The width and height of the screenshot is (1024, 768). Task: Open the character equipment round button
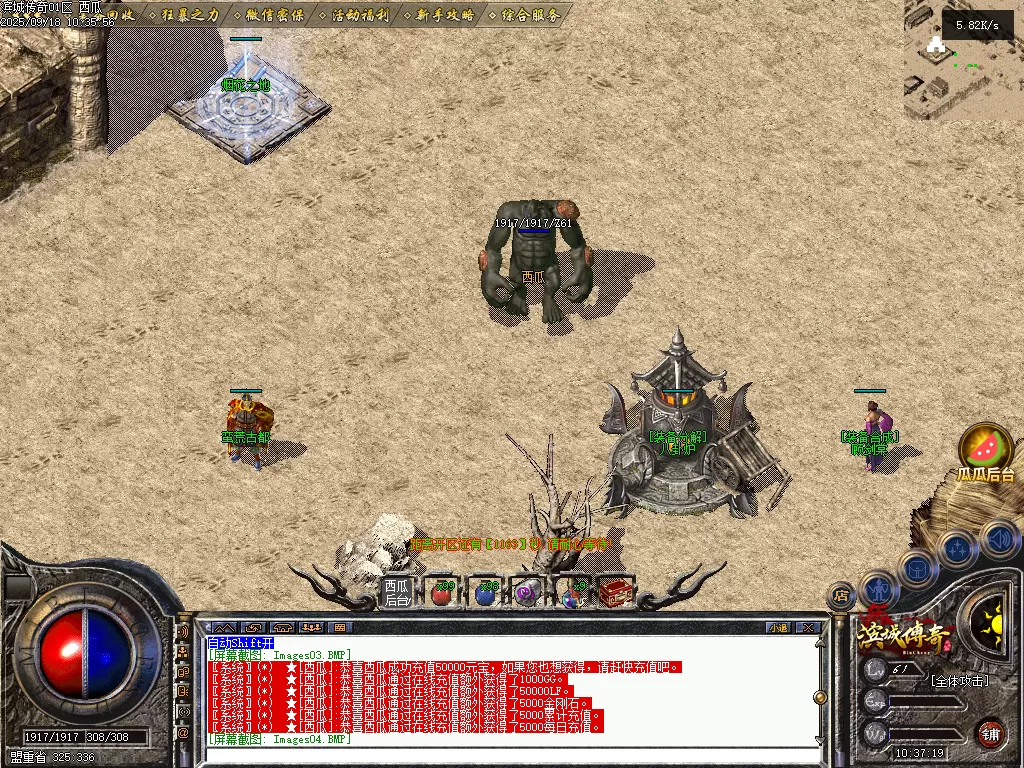click(x=879, y=589)
